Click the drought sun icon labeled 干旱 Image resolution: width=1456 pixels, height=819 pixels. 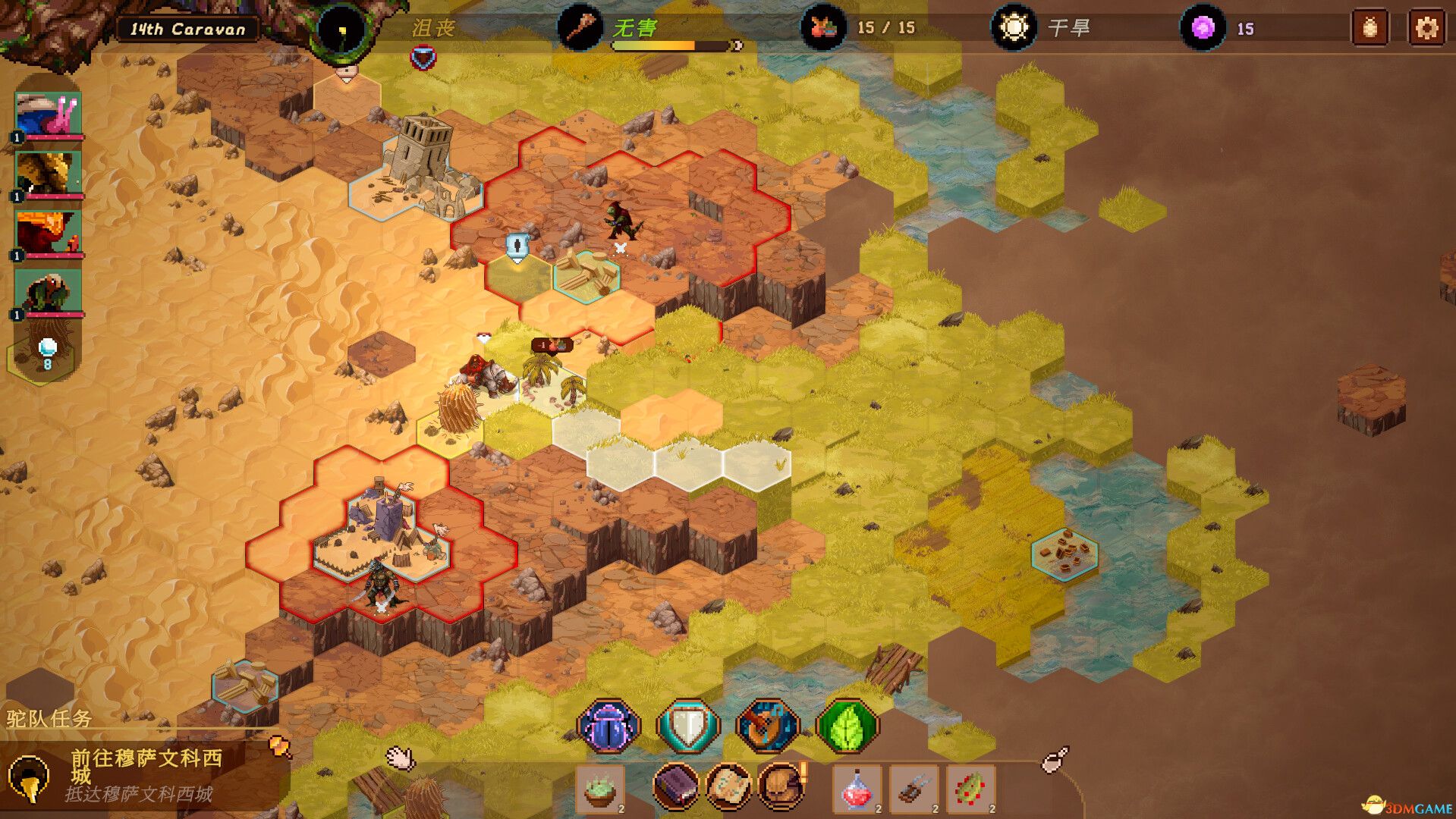click(1014, 28)
